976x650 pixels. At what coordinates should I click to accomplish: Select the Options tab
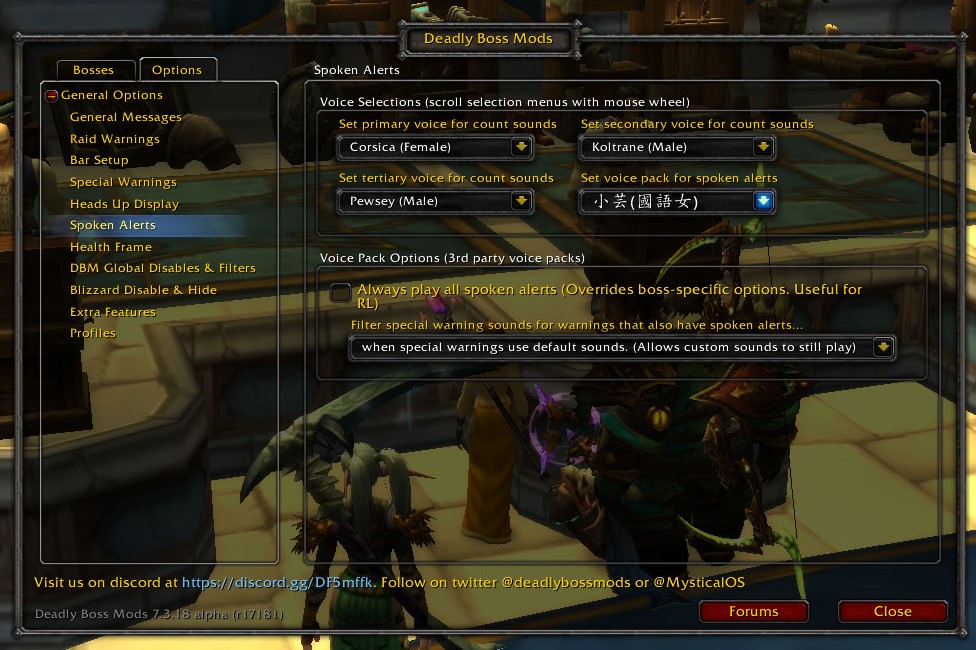(x=177, y=70)
